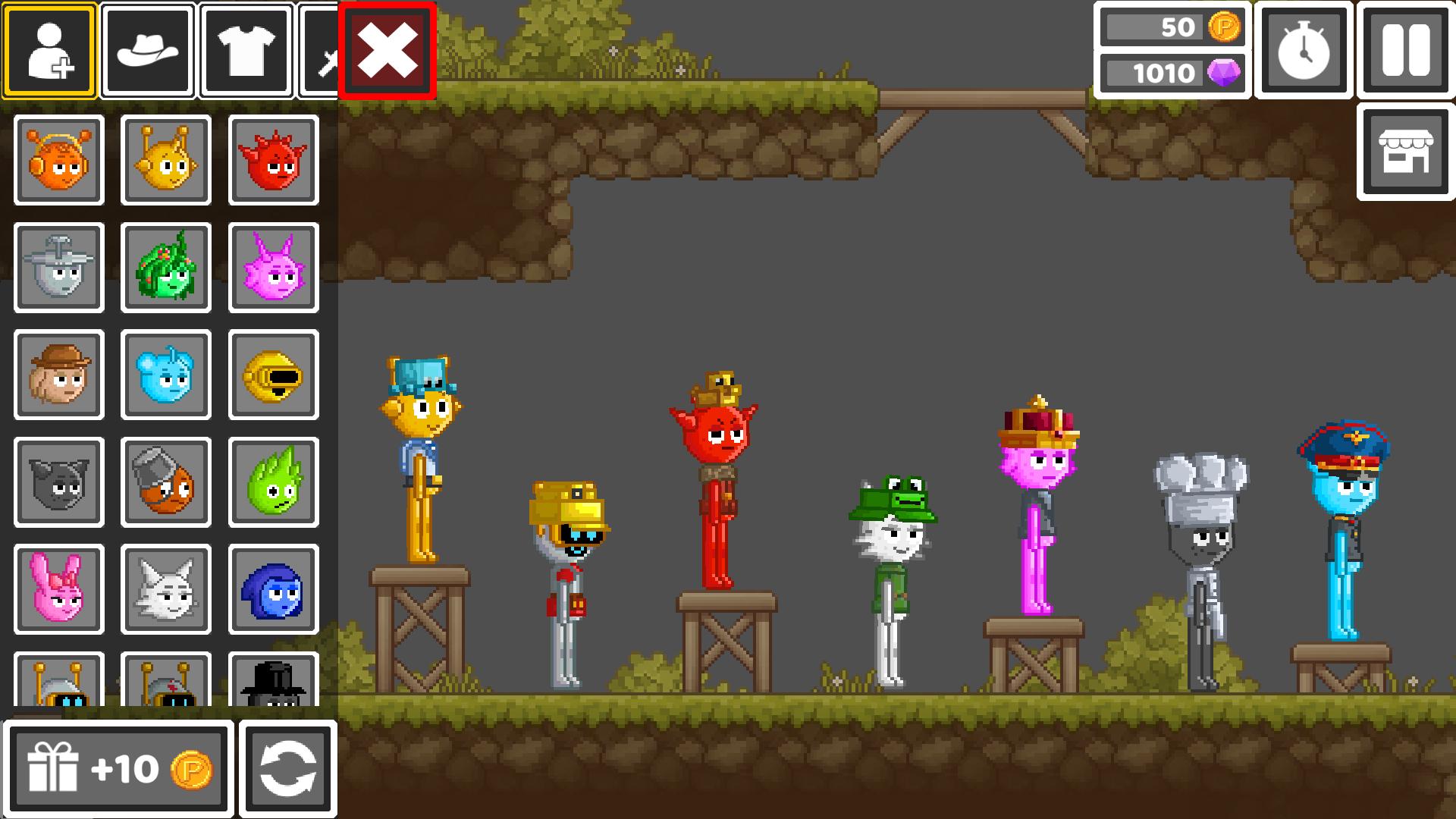Click the coin counter showing 50
1456x819 pixels.
(x=1172, y=27)
